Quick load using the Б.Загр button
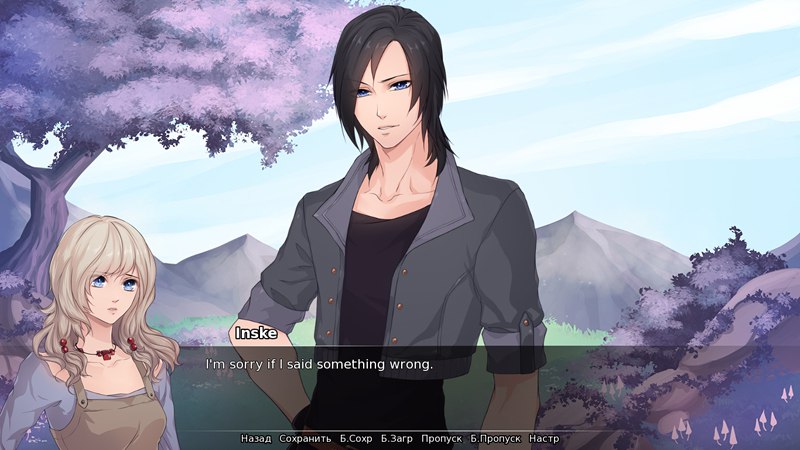Image resolution: width=800 pixels, height=450 pixels. 397,439
